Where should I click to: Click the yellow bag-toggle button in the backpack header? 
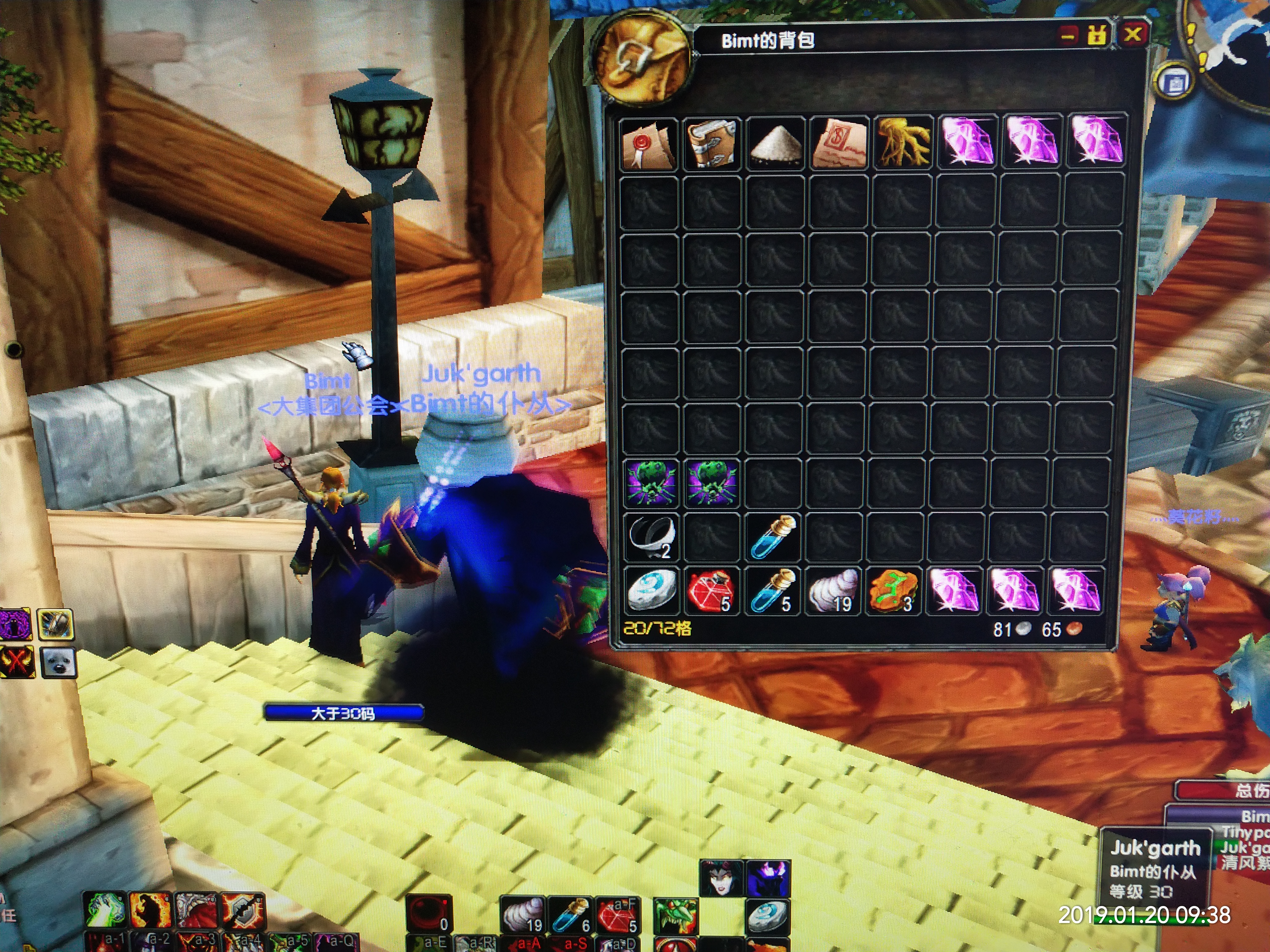click(x=1097, y=36)
